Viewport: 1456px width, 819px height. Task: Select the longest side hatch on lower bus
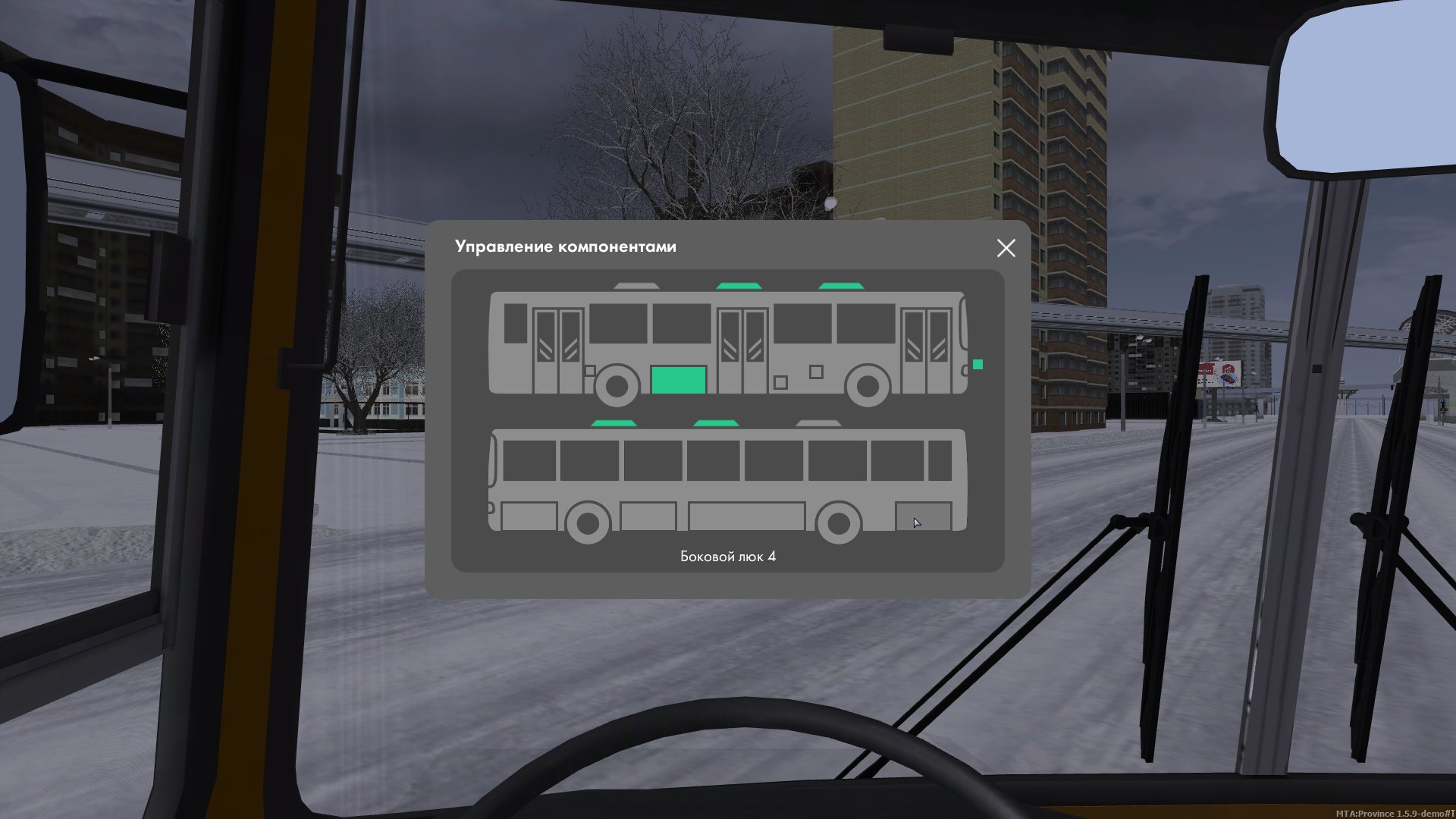tap(746, 516)
